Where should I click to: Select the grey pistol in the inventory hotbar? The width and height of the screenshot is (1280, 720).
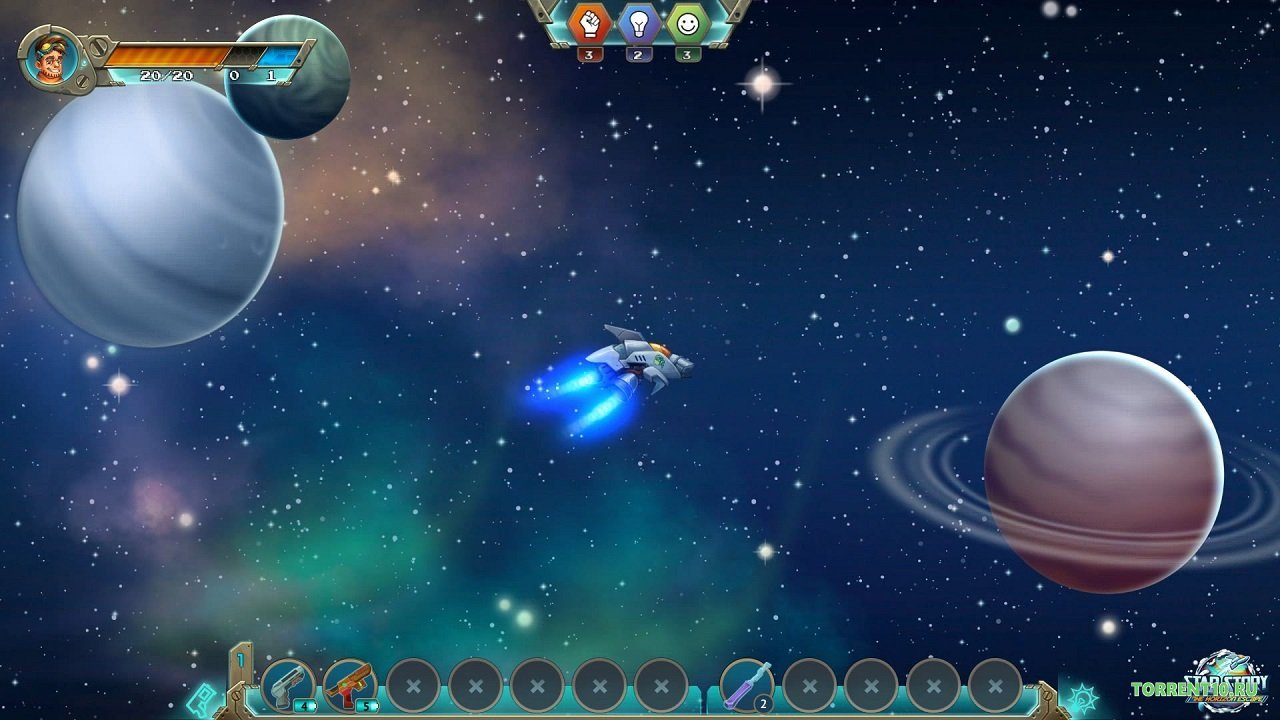tap(288, 685)
